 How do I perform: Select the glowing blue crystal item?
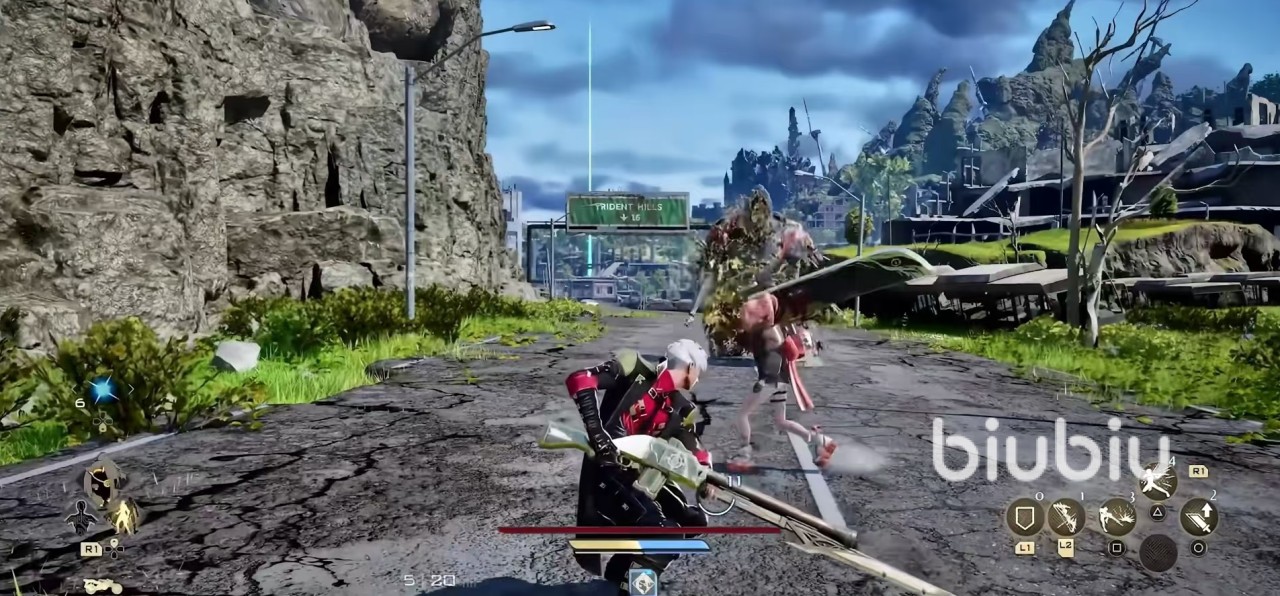(x=102, y=390)
